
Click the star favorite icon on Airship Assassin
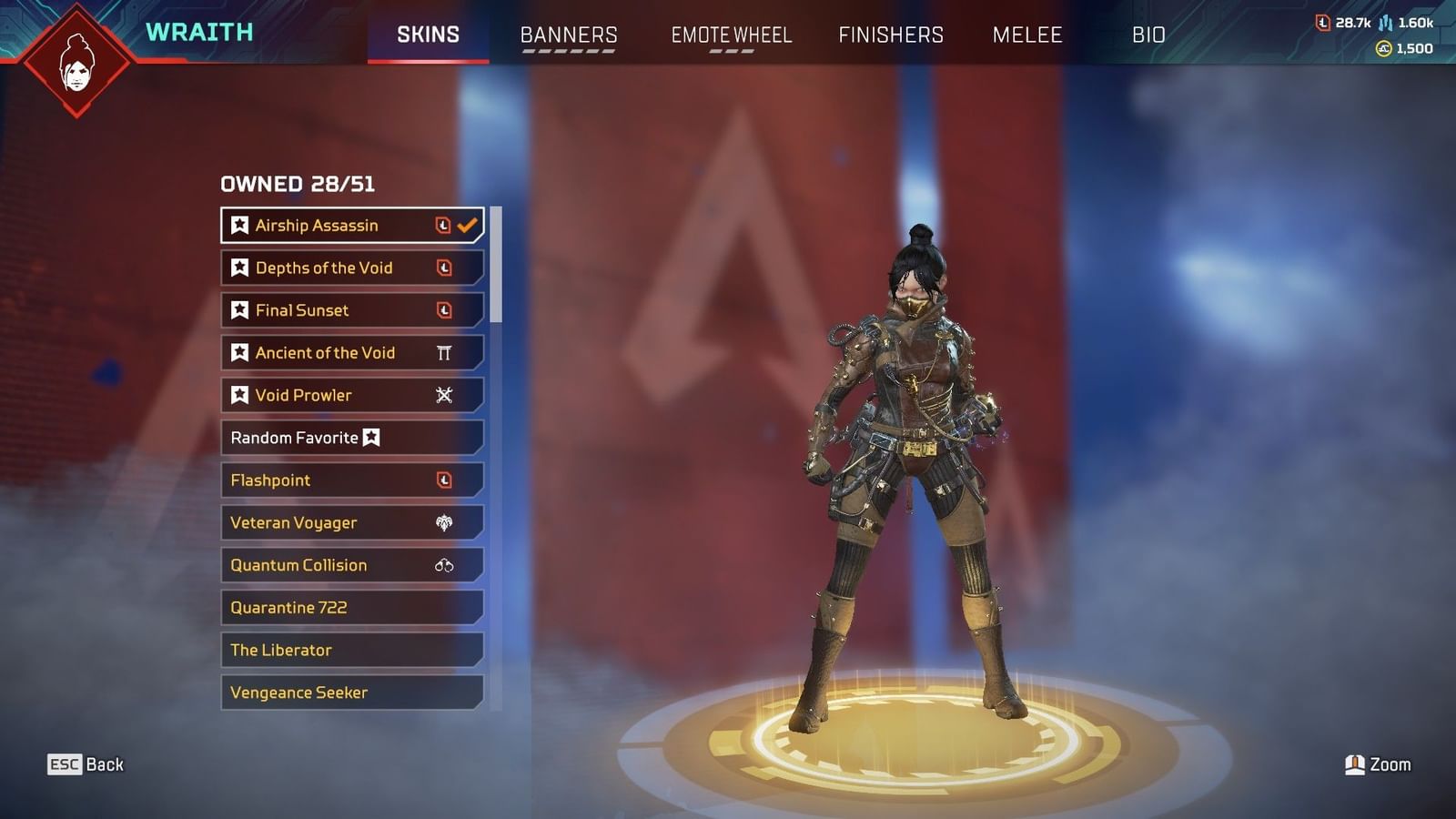tap(239, 225)
